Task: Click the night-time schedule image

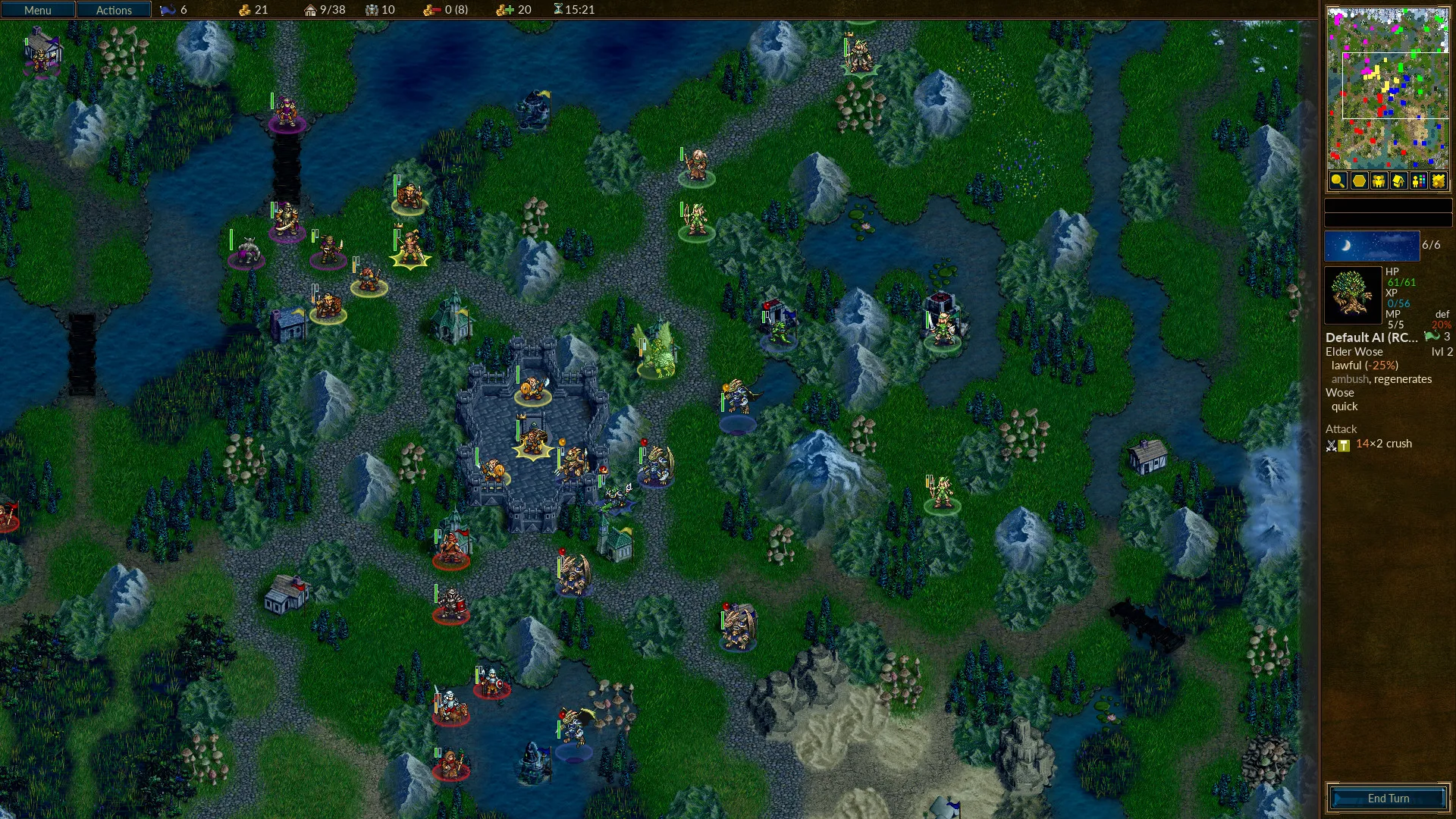Action: click(x=1371, y=245)
